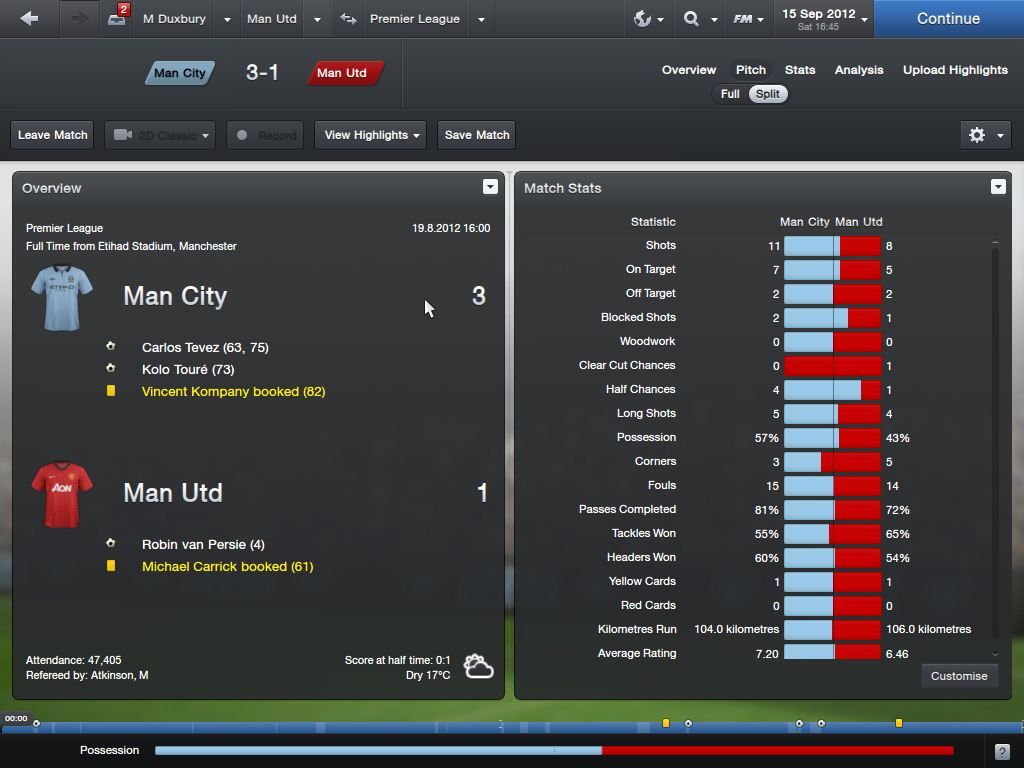
Task: Open the search magnifier menu
Action: [x=698, y=19]
